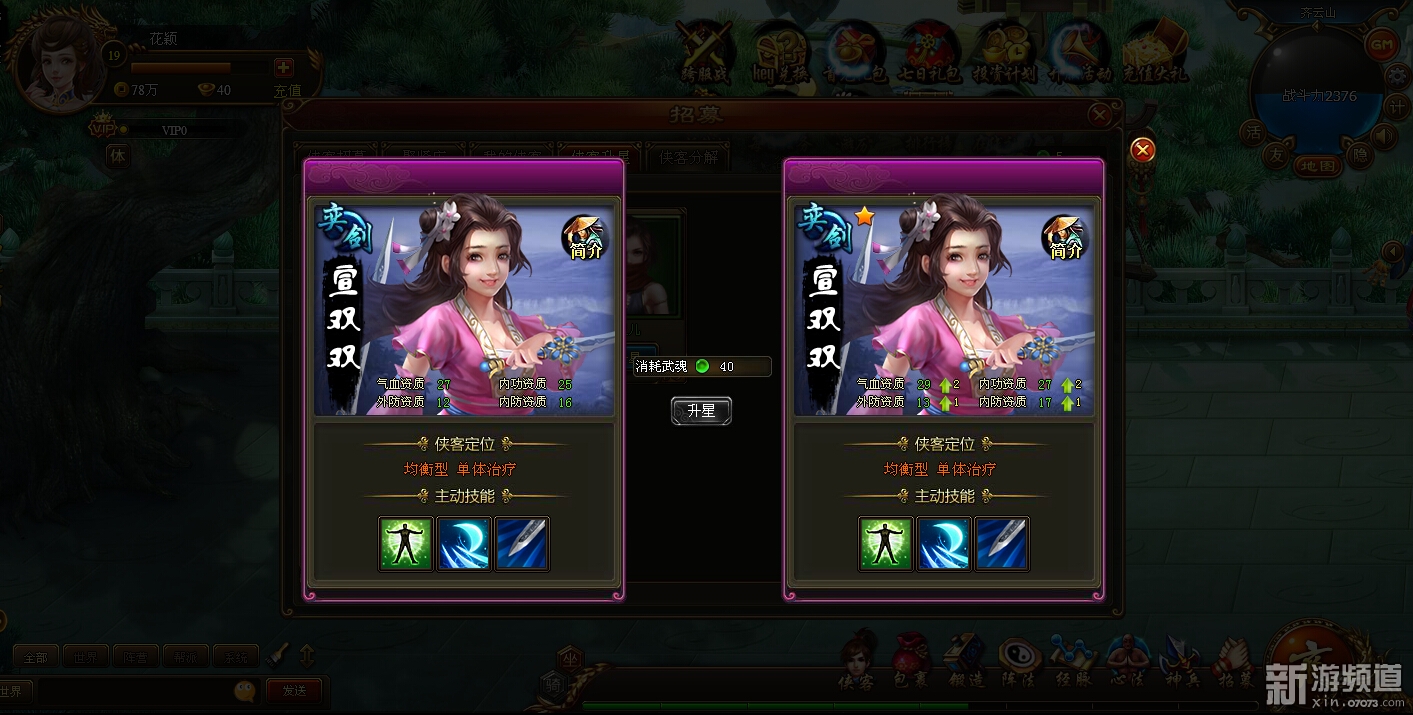
Task: Click the 升星 star-up button
Action: tap(701, 411)
